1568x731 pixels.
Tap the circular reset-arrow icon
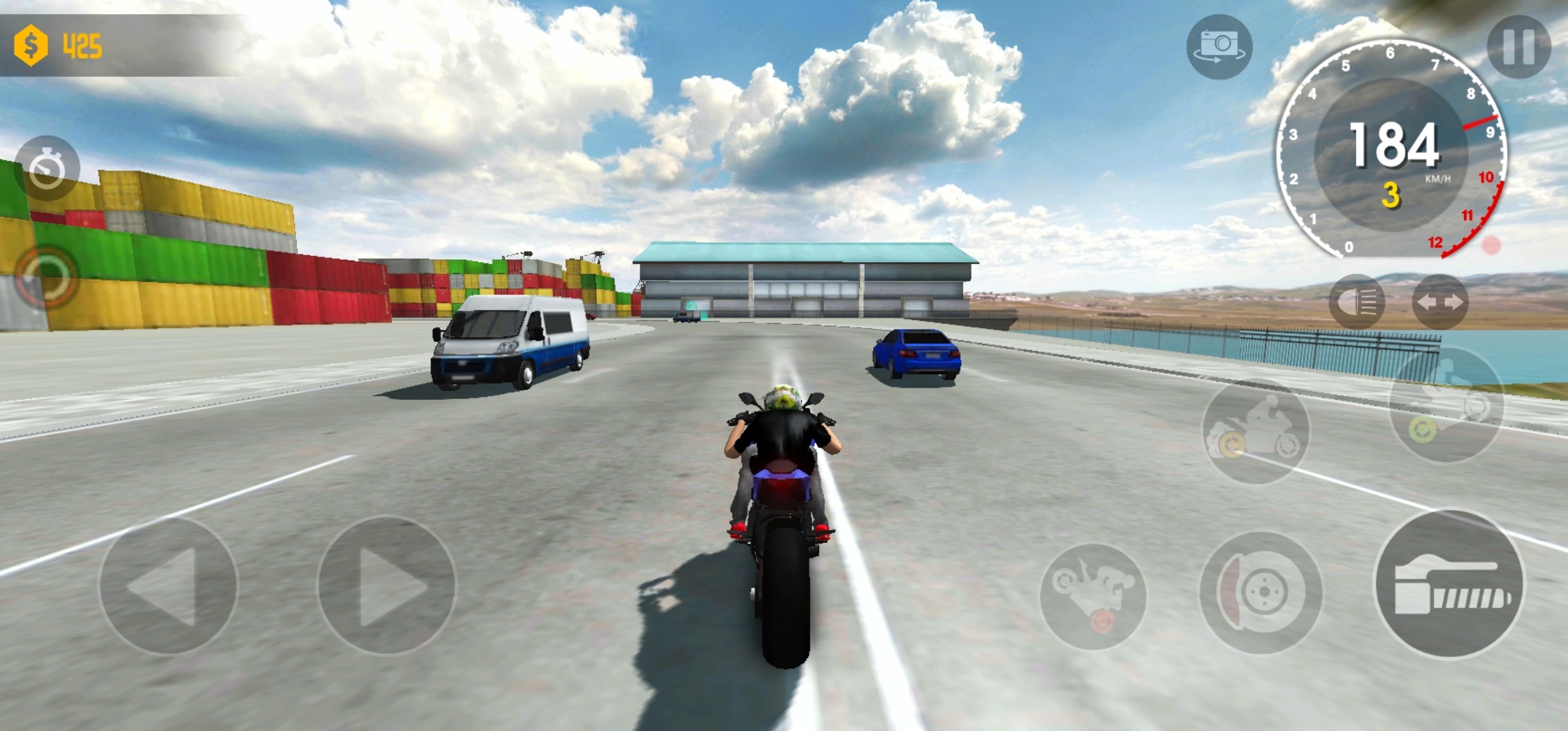click(46, 278)
